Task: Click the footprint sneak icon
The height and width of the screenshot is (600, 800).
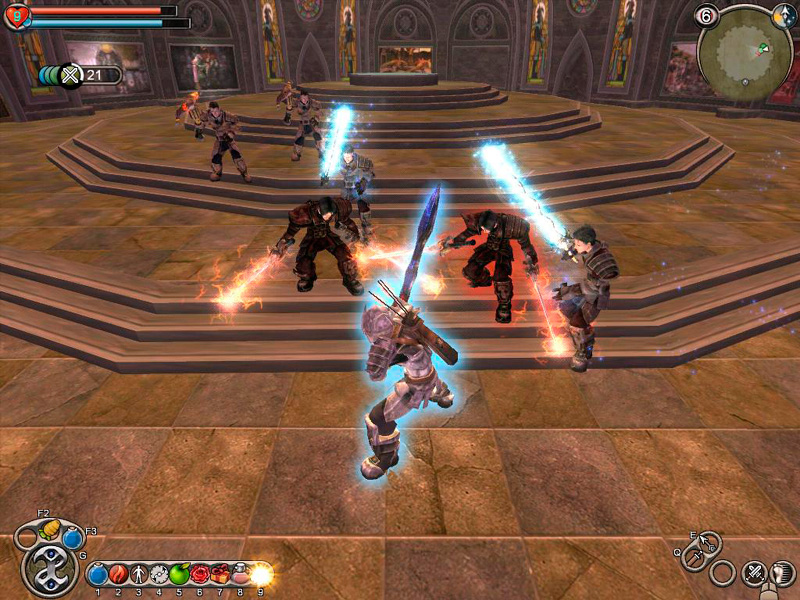Action: pyautogui.click(x=784, y=573)
